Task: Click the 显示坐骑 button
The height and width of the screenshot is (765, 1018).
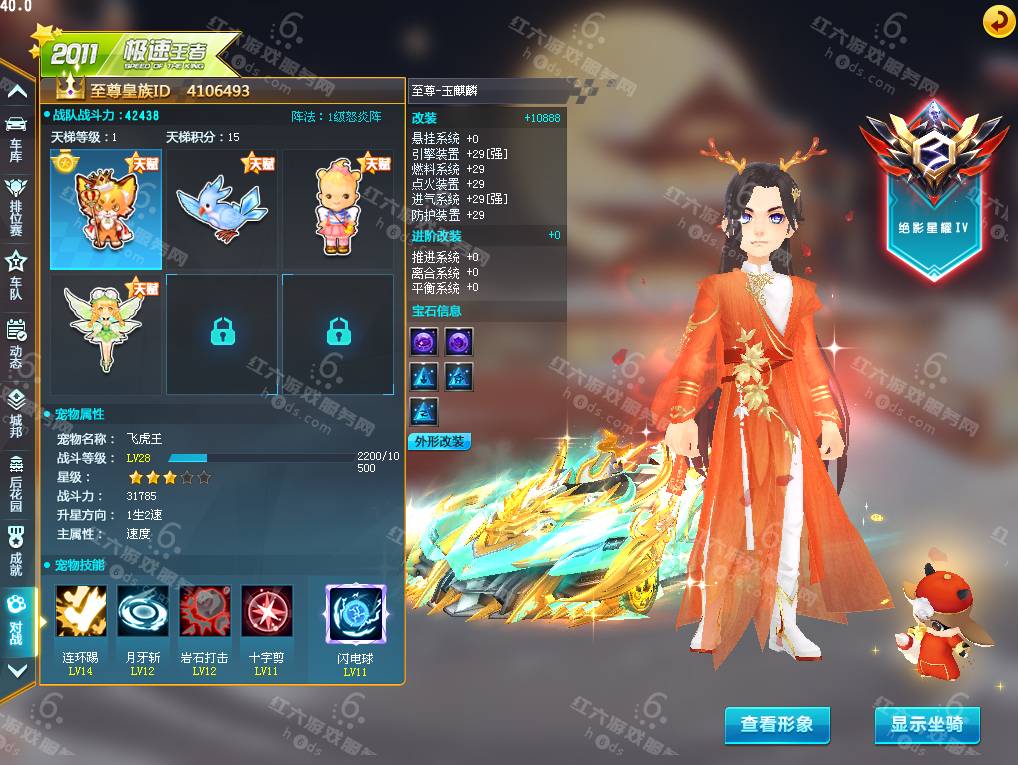Action: tap(927, 724)
